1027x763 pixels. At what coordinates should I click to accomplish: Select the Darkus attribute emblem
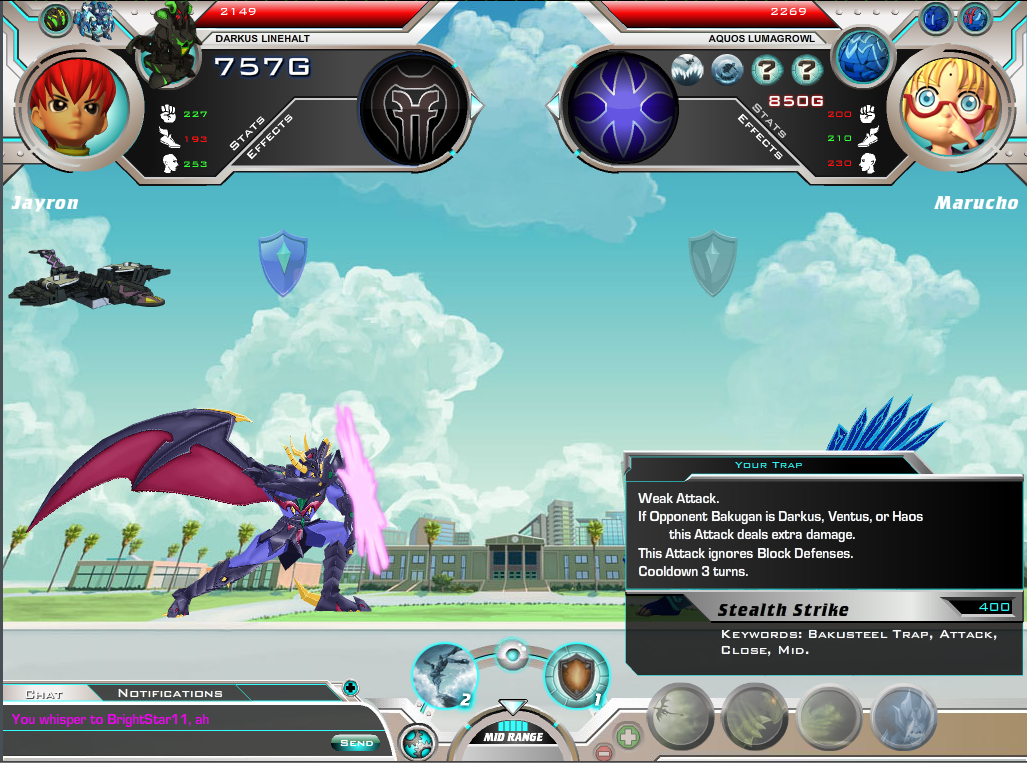(413, 105)
